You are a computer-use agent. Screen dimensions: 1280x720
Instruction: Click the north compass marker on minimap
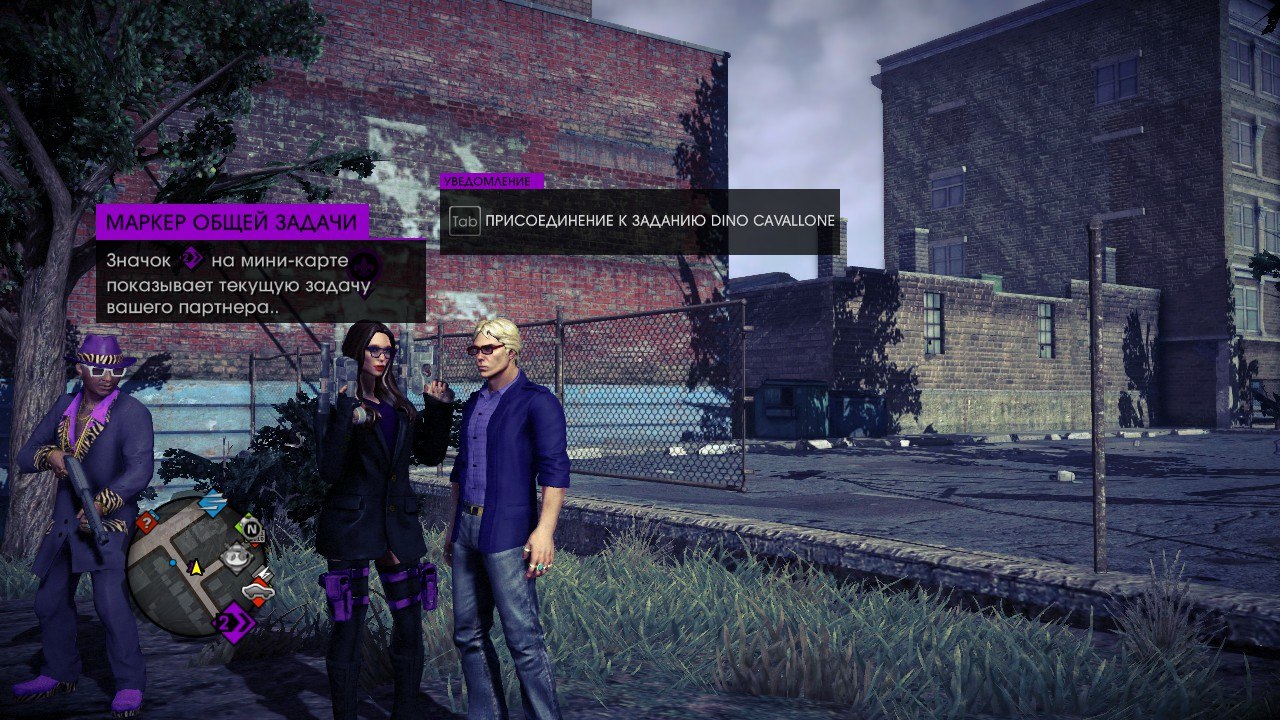tap(251, 527)
